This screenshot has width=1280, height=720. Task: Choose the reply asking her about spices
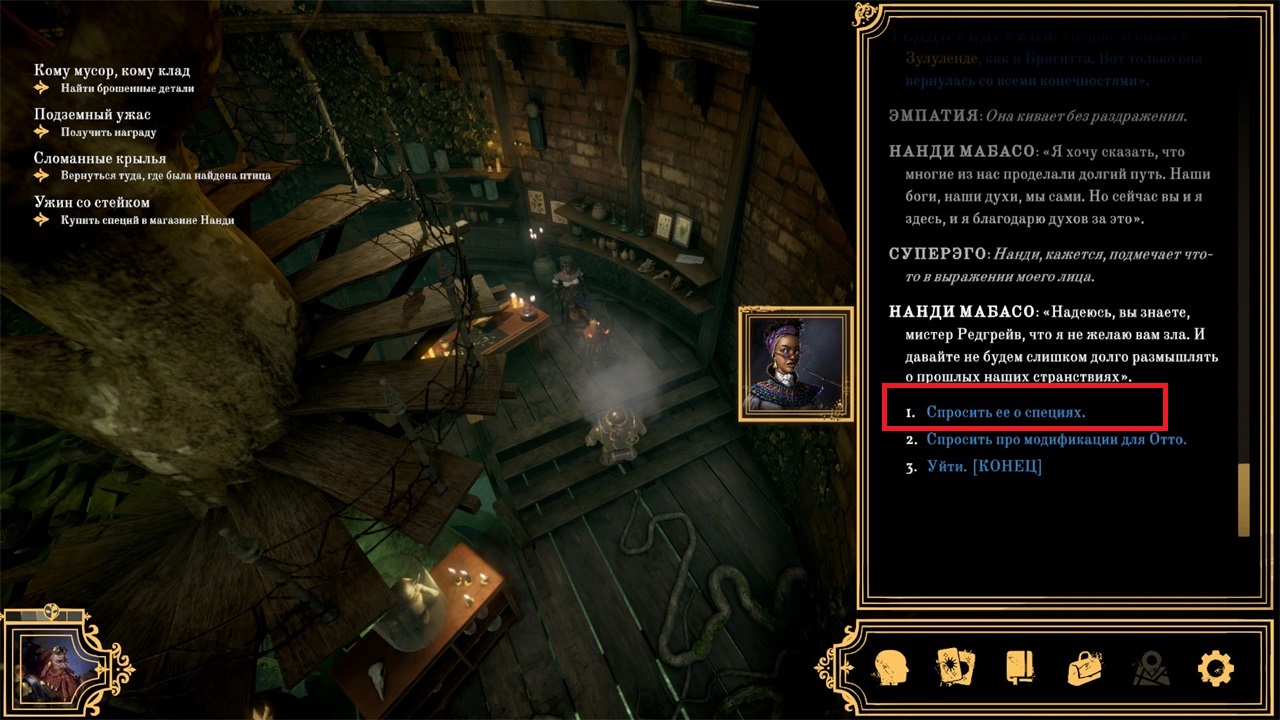pos(1005,412)
